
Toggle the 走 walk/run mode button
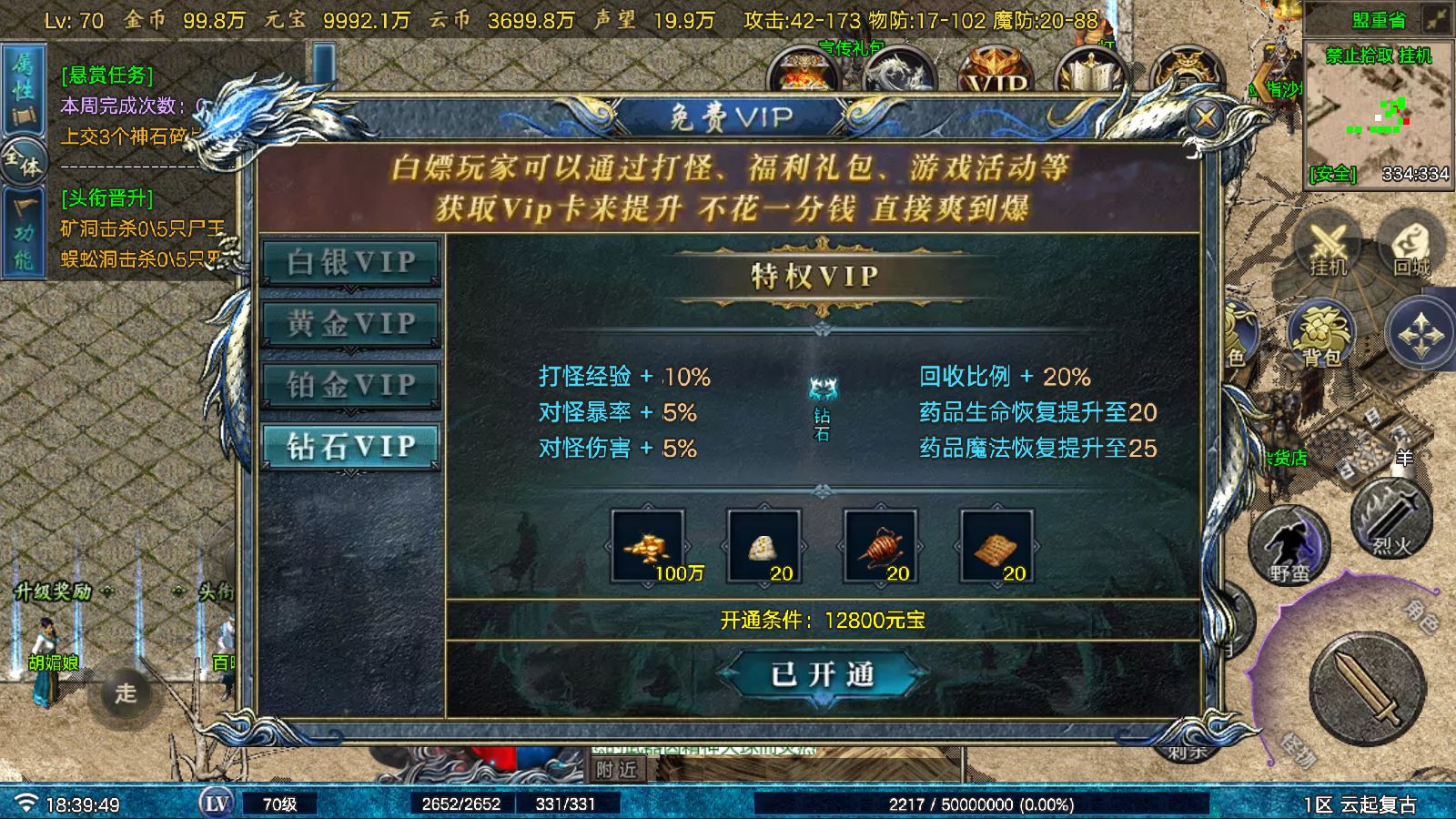click(x=126, y=690)
